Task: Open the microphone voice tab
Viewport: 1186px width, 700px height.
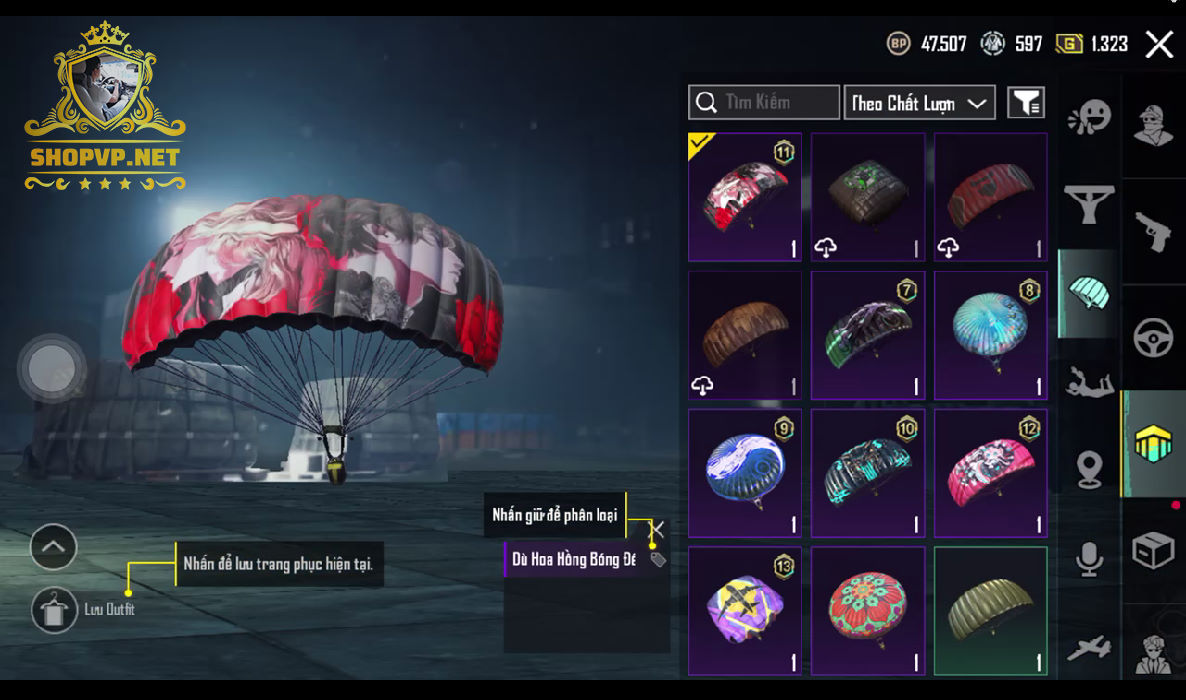Action: 1088,559
